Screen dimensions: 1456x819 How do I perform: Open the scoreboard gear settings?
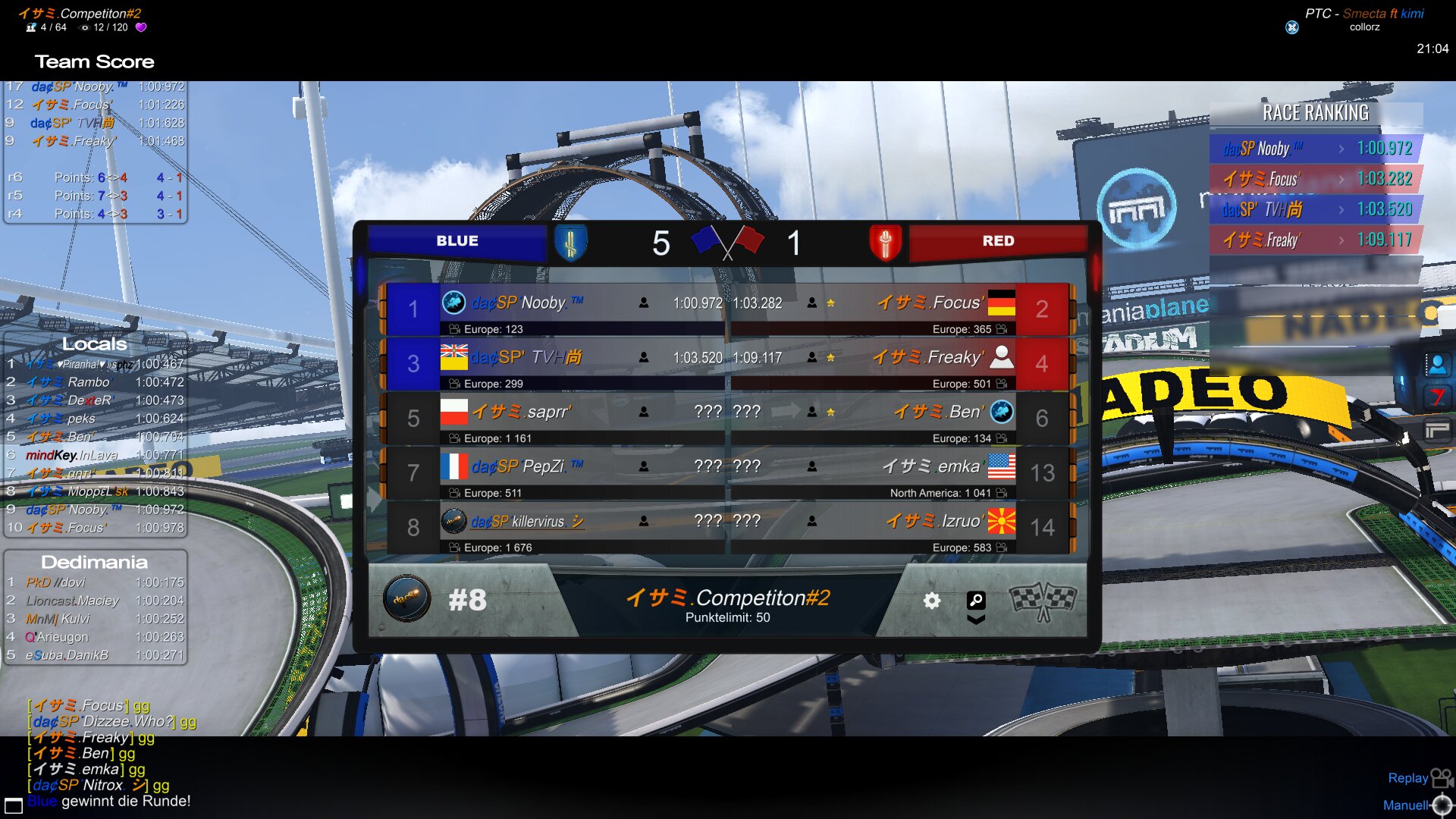click(931, 601)
